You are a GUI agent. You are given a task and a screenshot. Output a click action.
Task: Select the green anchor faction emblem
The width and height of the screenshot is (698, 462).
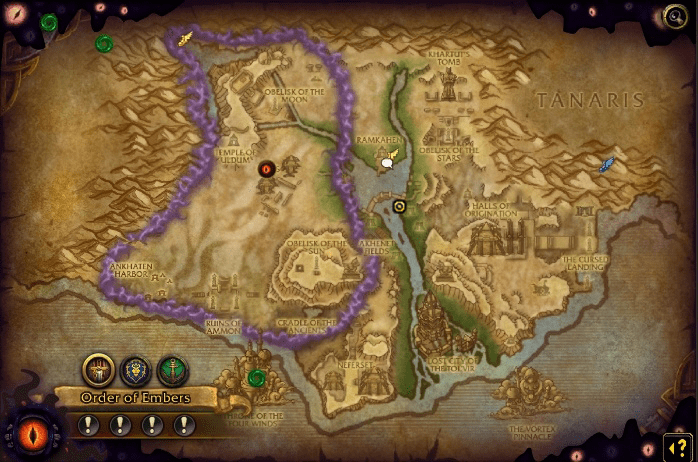click(172, 370)
